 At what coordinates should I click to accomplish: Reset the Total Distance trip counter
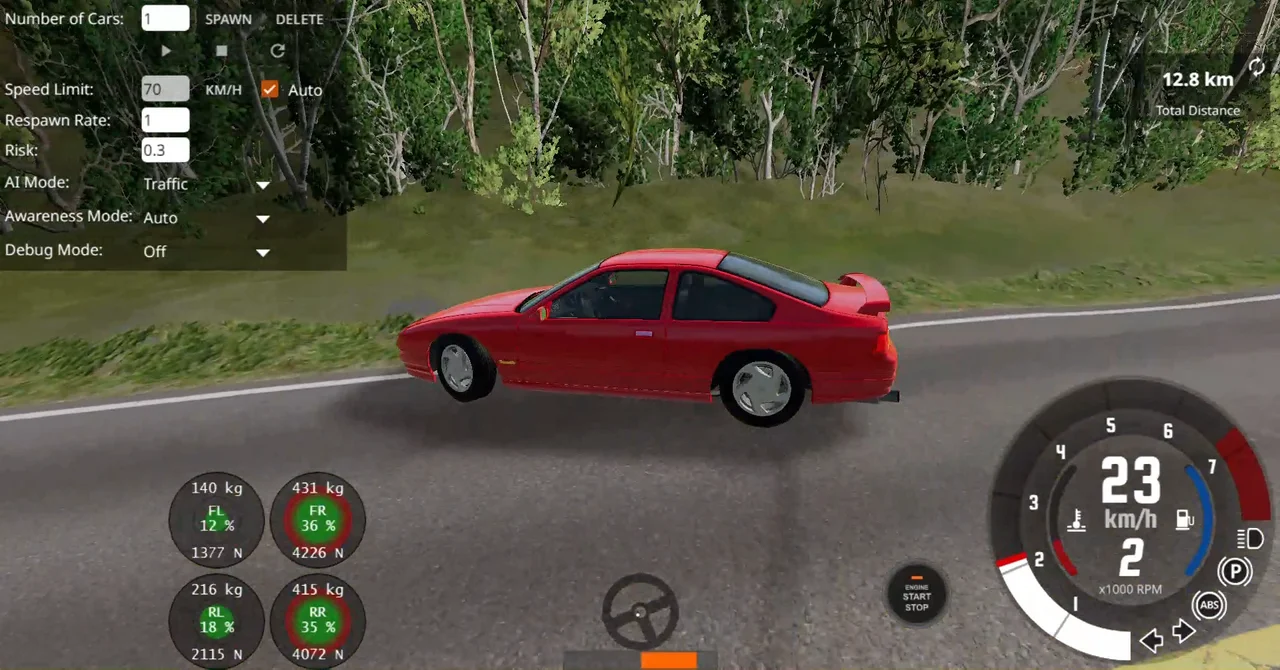coord(1256,68)
